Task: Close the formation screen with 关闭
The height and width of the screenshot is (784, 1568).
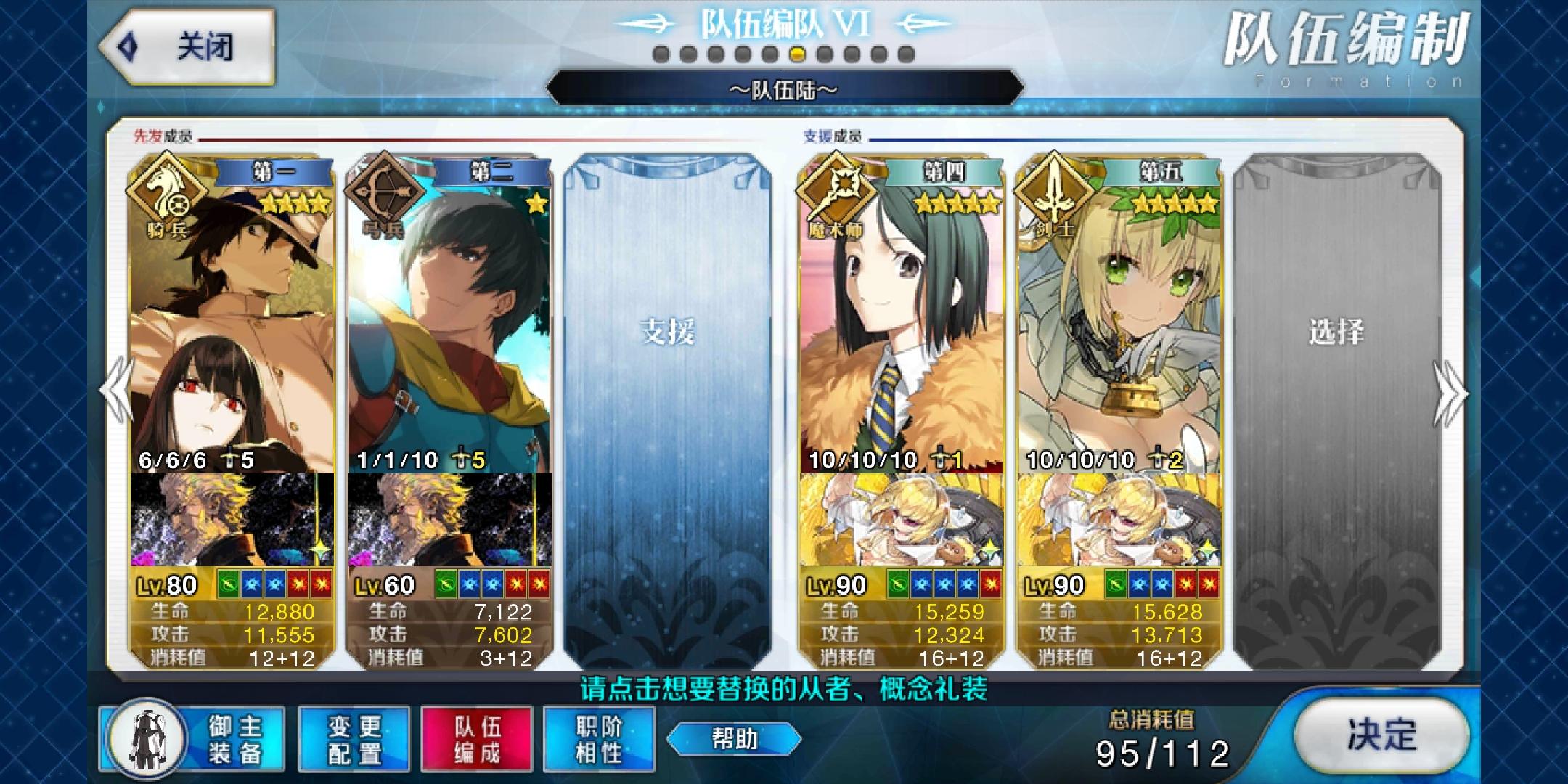Action: tap(187, 47)
